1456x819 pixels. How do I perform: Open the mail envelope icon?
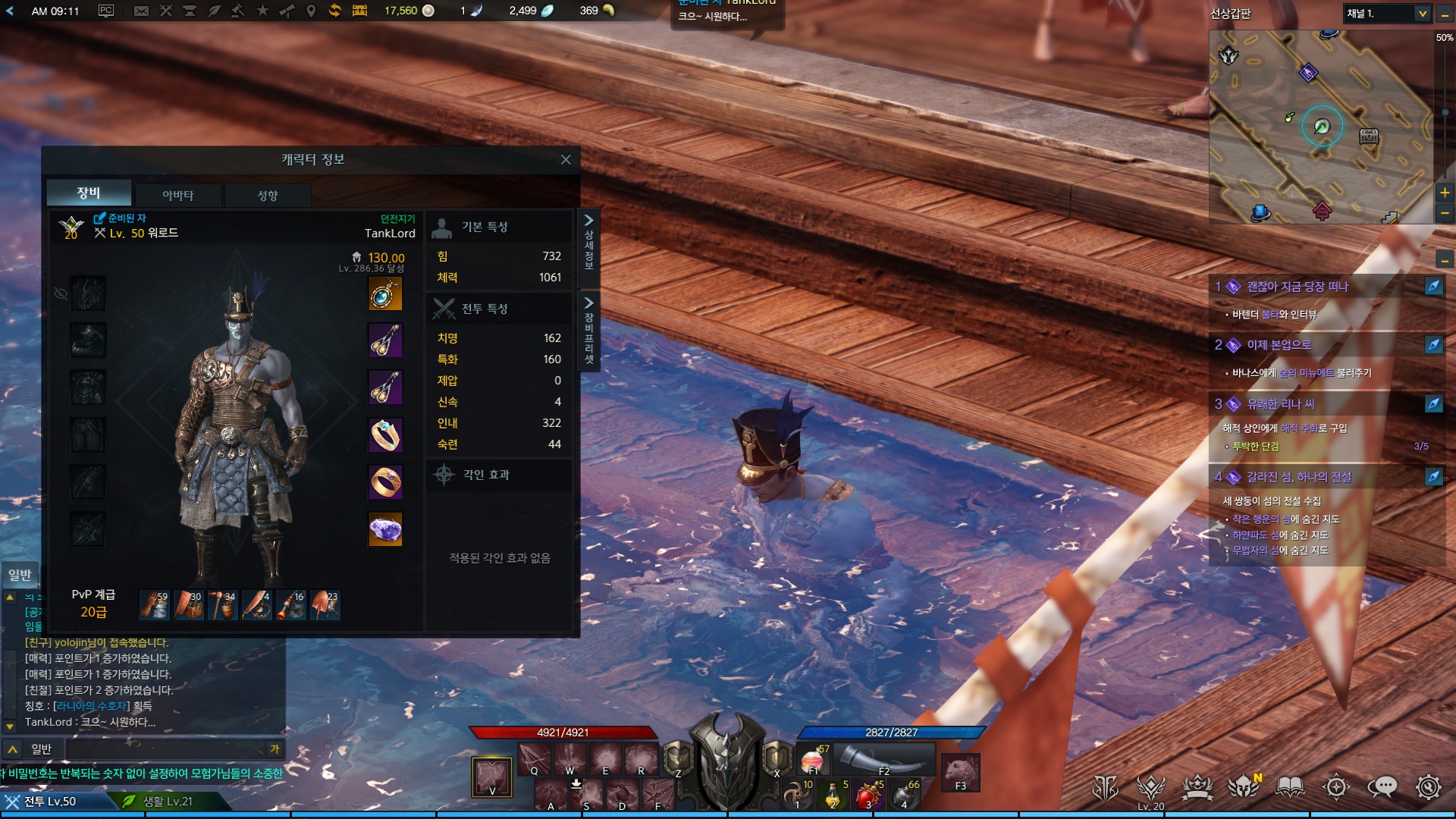click(x=141, y=11)
